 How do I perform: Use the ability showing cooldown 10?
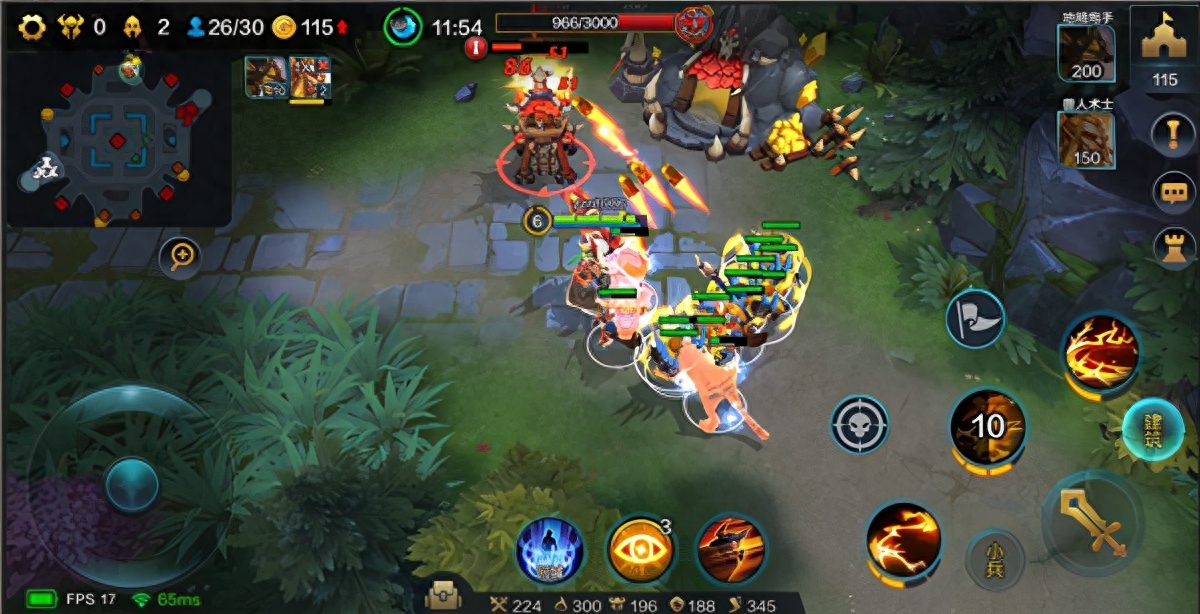(987, 426)
